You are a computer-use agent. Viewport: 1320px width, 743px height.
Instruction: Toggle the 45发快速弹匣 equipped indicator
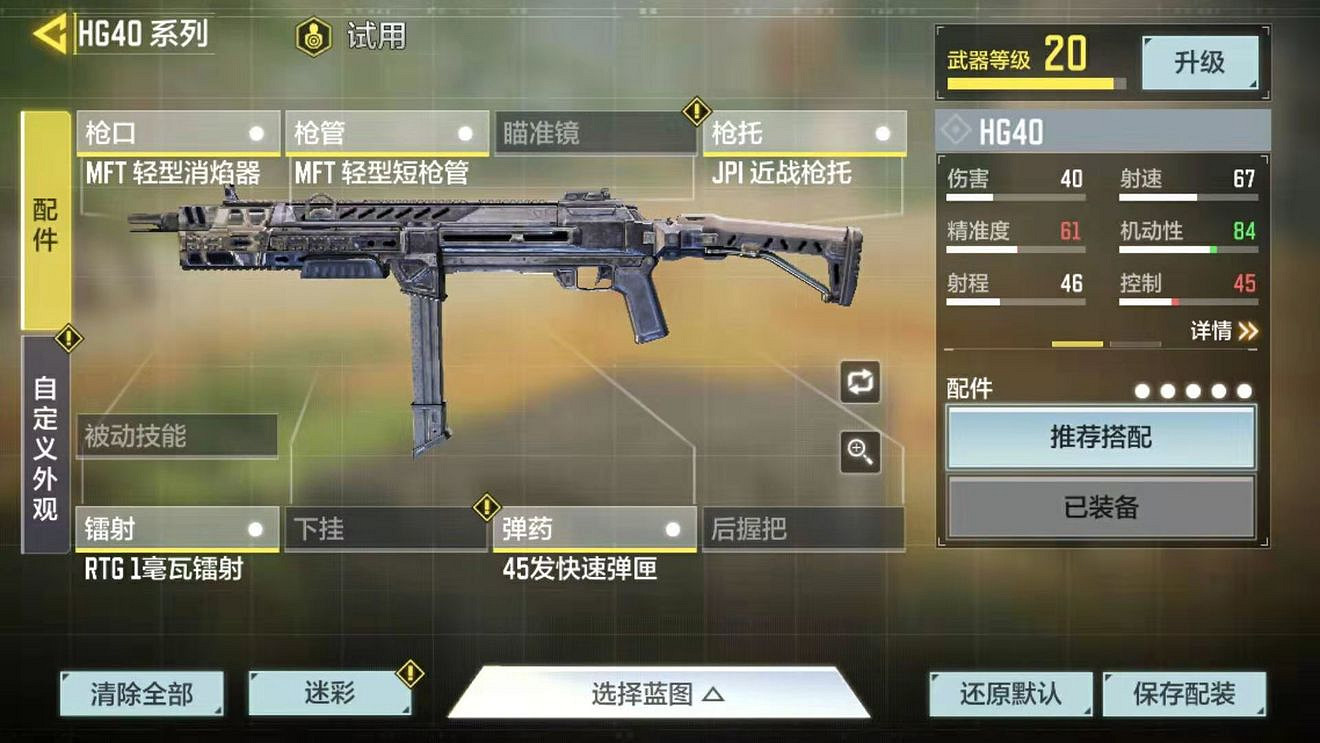[x=671, y=530]
